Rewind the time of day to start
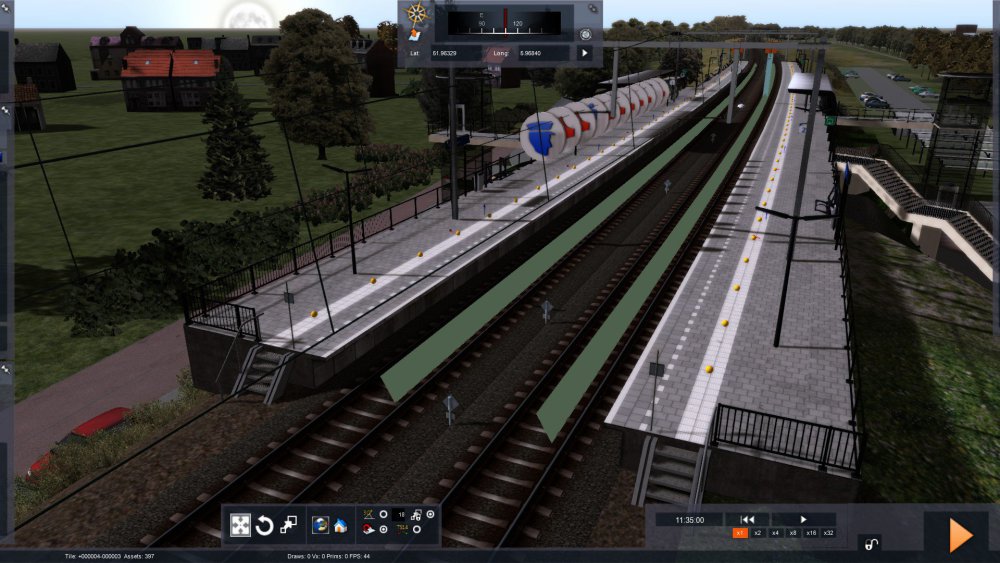This screenshot has height=563, width=1000. 746,519
